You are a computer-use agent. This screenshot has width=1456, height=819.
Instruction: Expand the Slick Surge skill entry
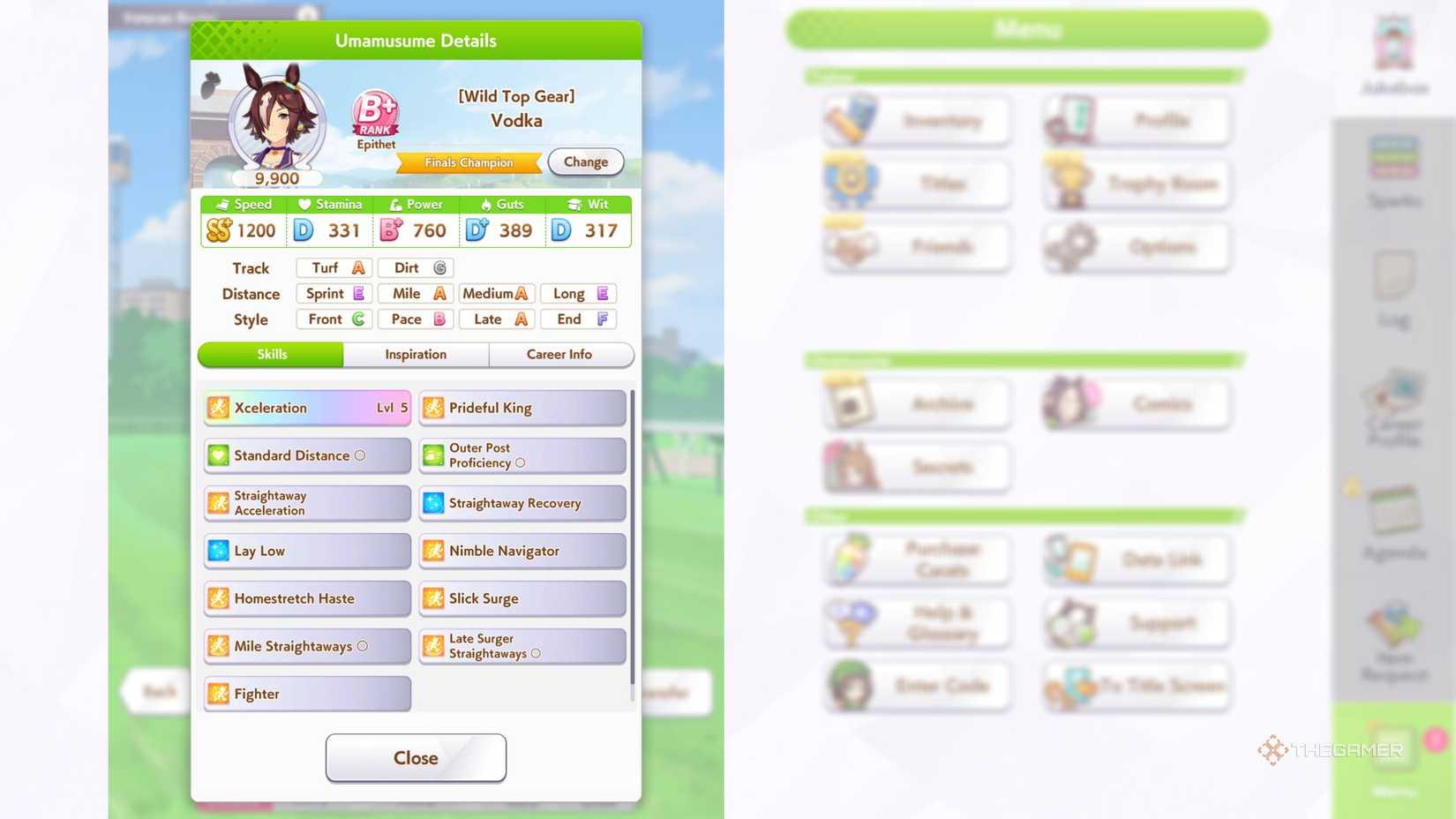point(522,597)
